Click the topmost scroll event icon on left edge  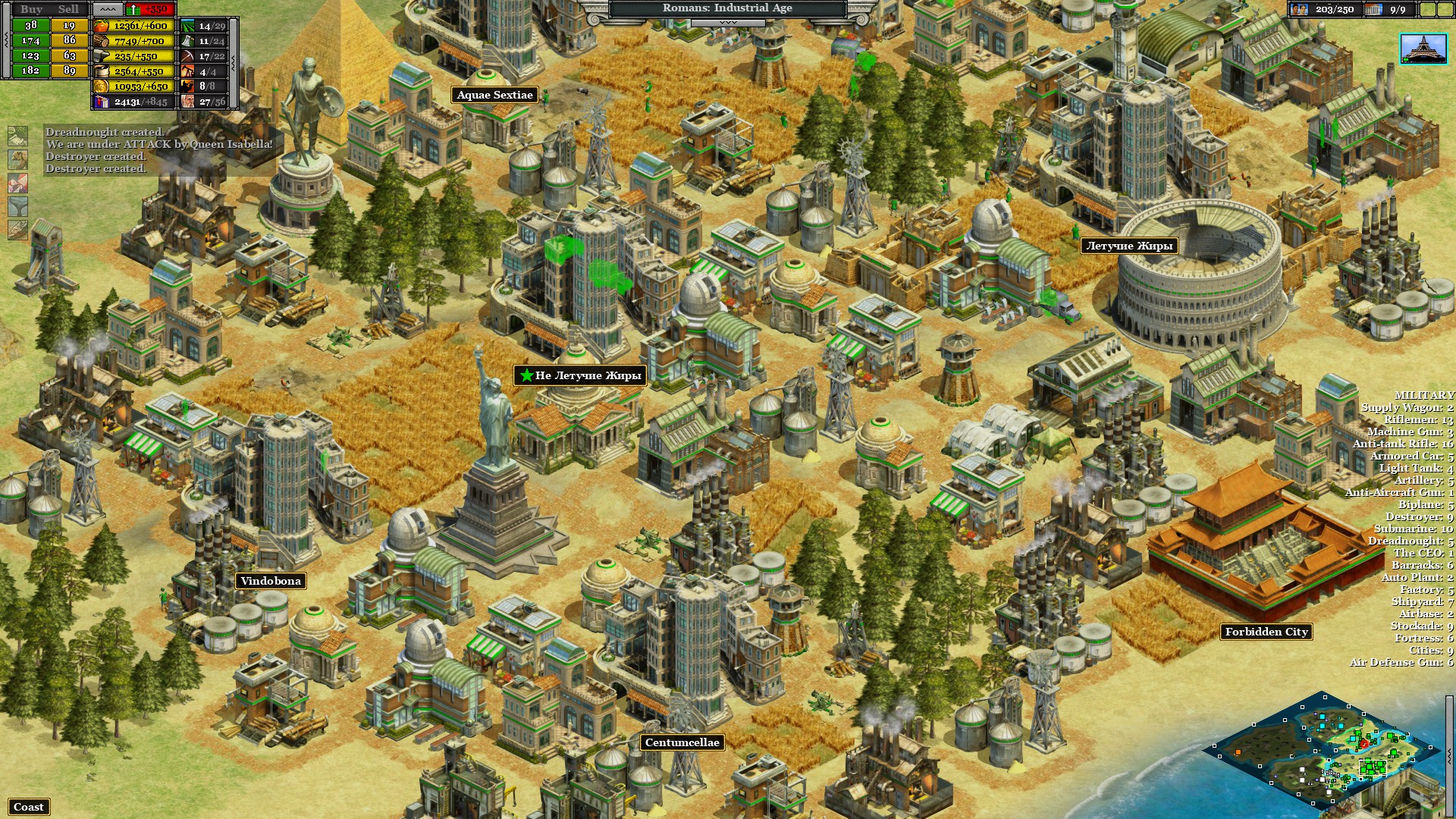click(x=17, y=136)
